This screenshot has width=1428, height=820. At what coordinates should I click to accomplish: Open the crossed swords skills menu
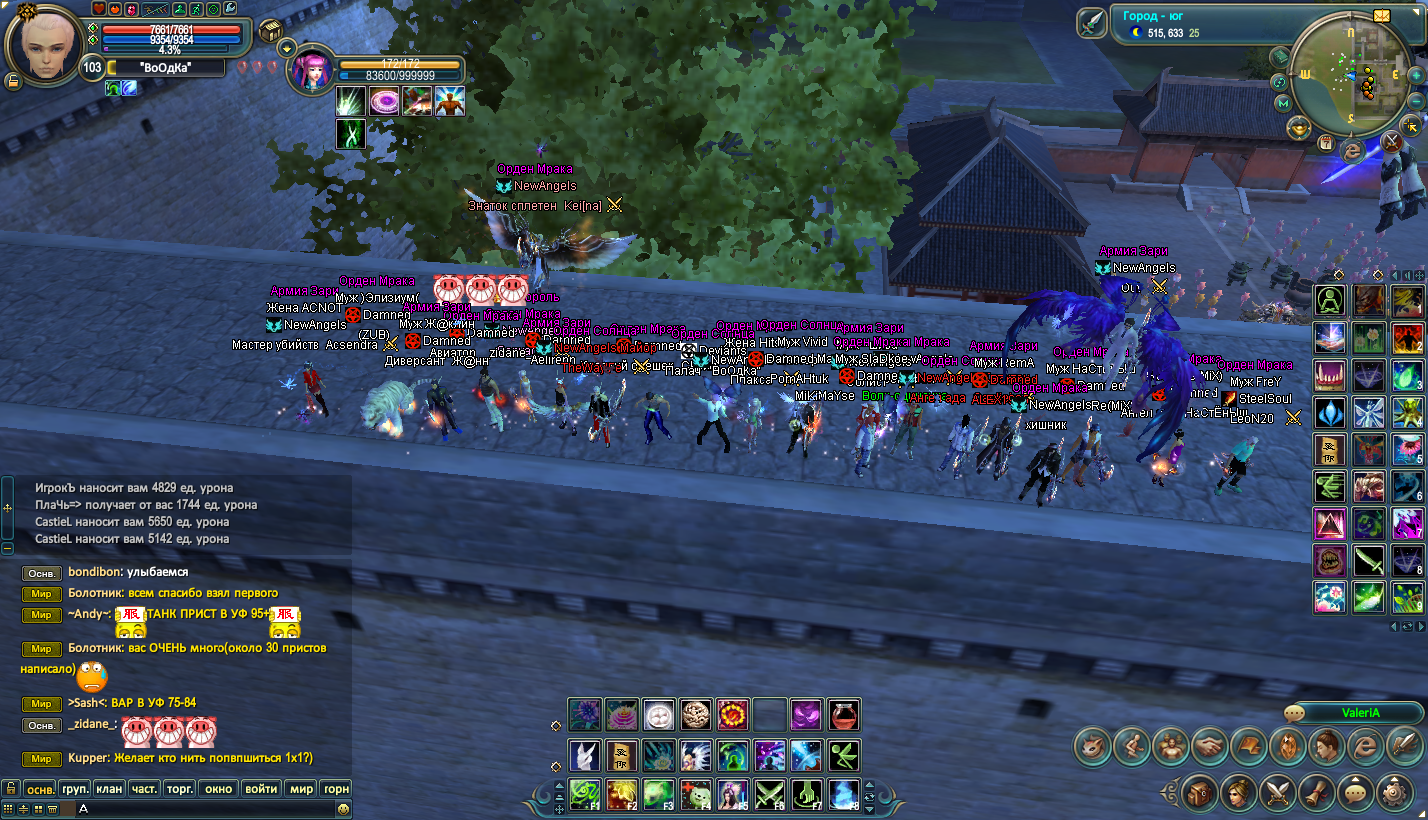(x=1277, y=794)
